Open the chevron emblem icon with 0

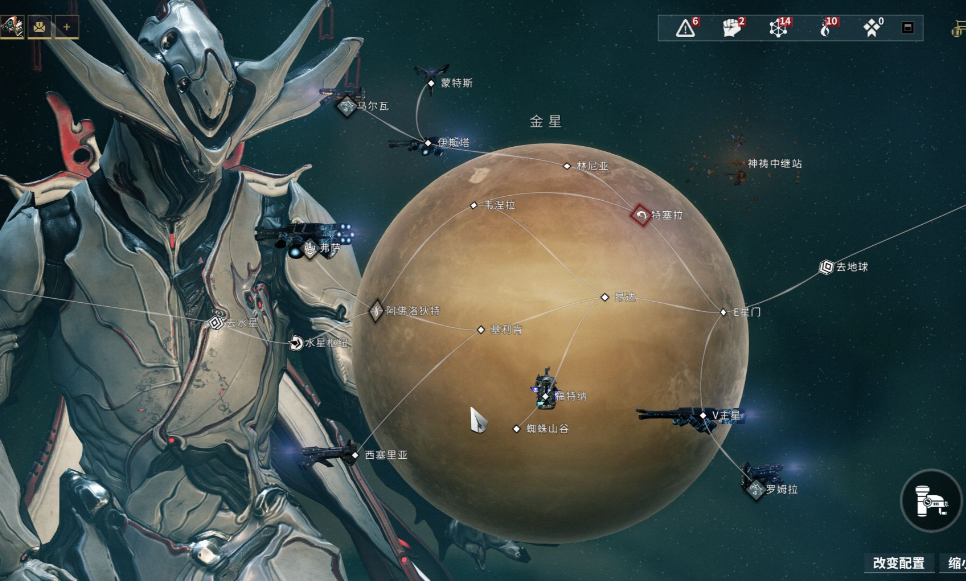873,28
